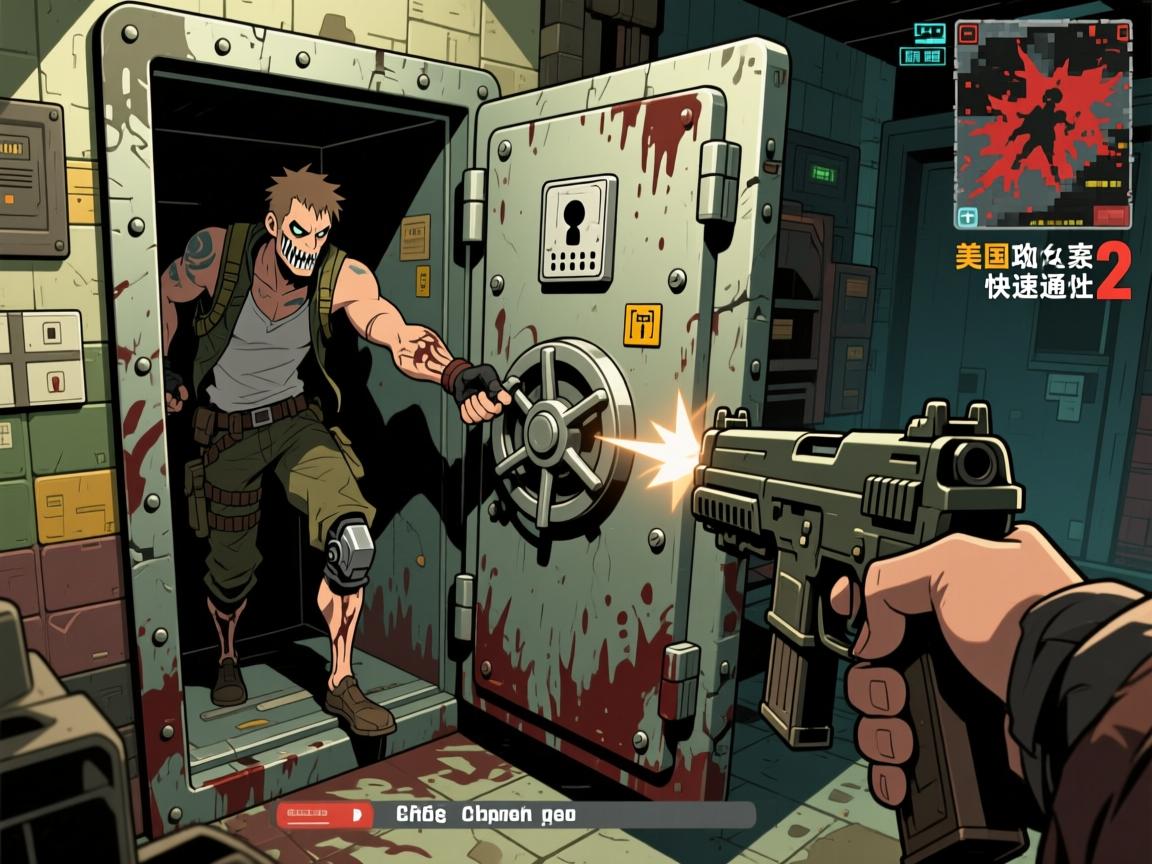Click the cyan plus button on minimap

(x=967, y=216)
